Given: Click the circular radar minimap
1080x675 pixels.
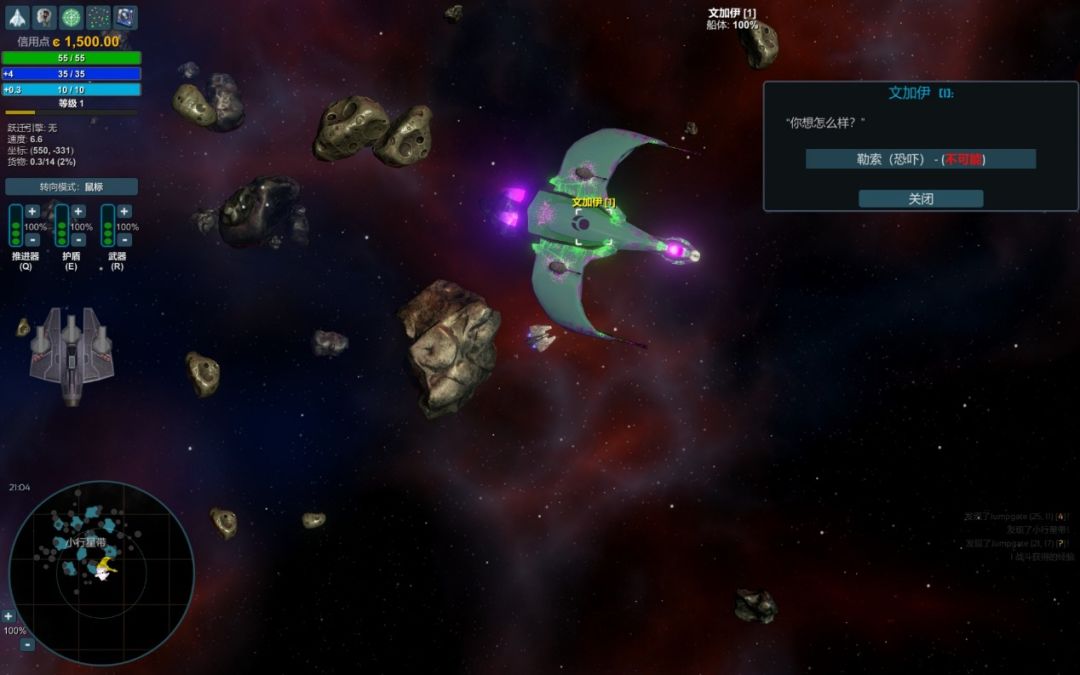Looking at the screenshot, I should coord(101,573).
